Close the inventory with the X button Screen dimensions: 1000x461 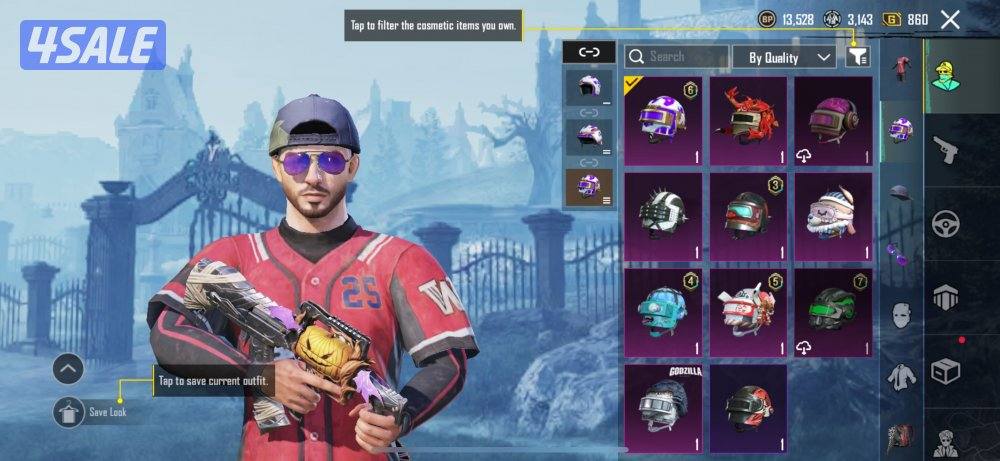tap(950, 19)
